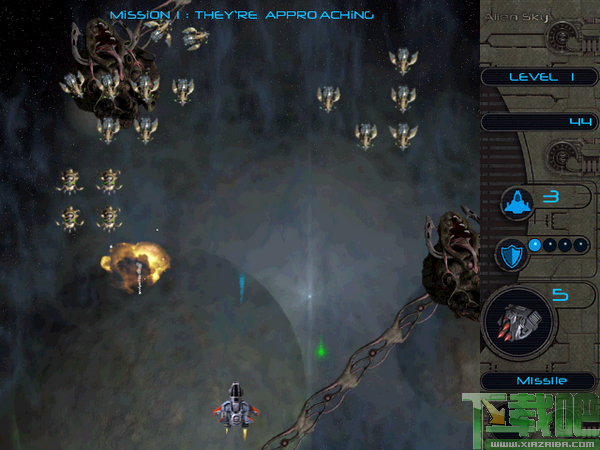Viewport: 600px width, 450px height.
Task: Click the blue shield icon
Action: [513, 255]
